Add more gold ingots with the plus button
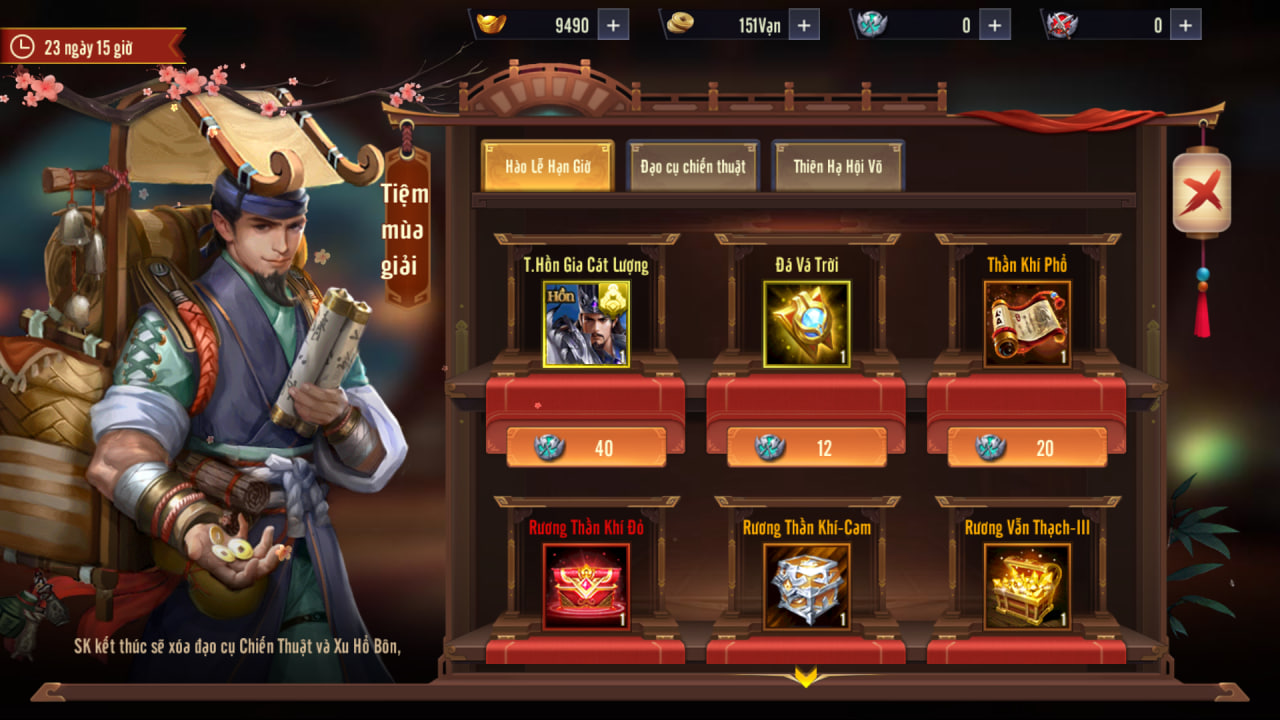The image size is (1280, 720). coord(614,25)
